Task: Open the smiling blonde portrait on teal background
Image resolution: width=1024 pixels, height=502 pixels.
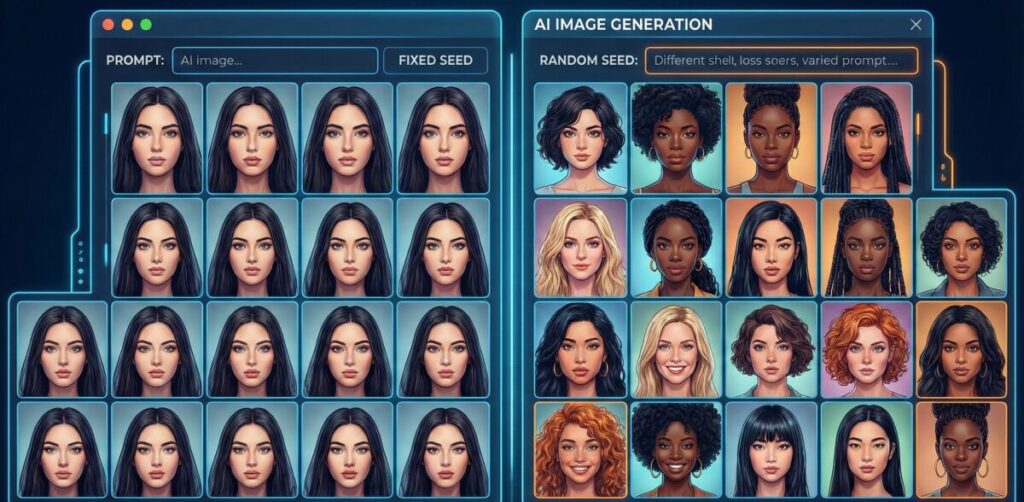Action: 675,349
